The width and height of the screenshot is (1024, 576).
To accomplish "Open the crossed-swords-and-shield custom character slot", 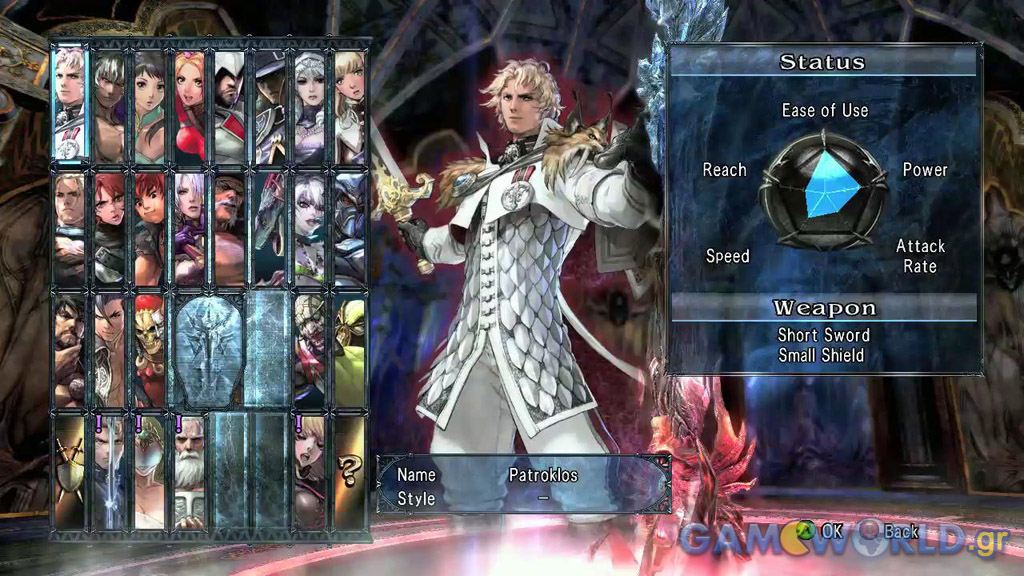I will coord(70,472).
